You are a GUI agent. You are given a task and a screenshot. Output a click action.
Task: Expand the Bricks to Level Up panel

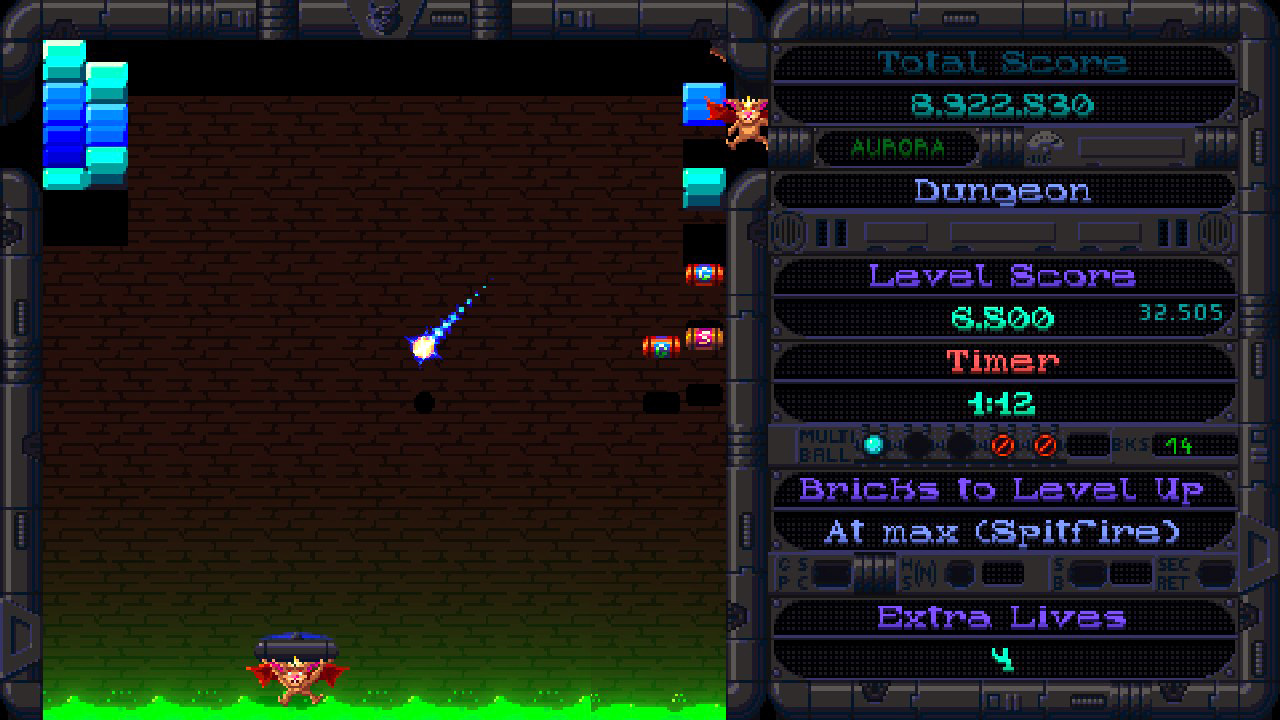1003,490
